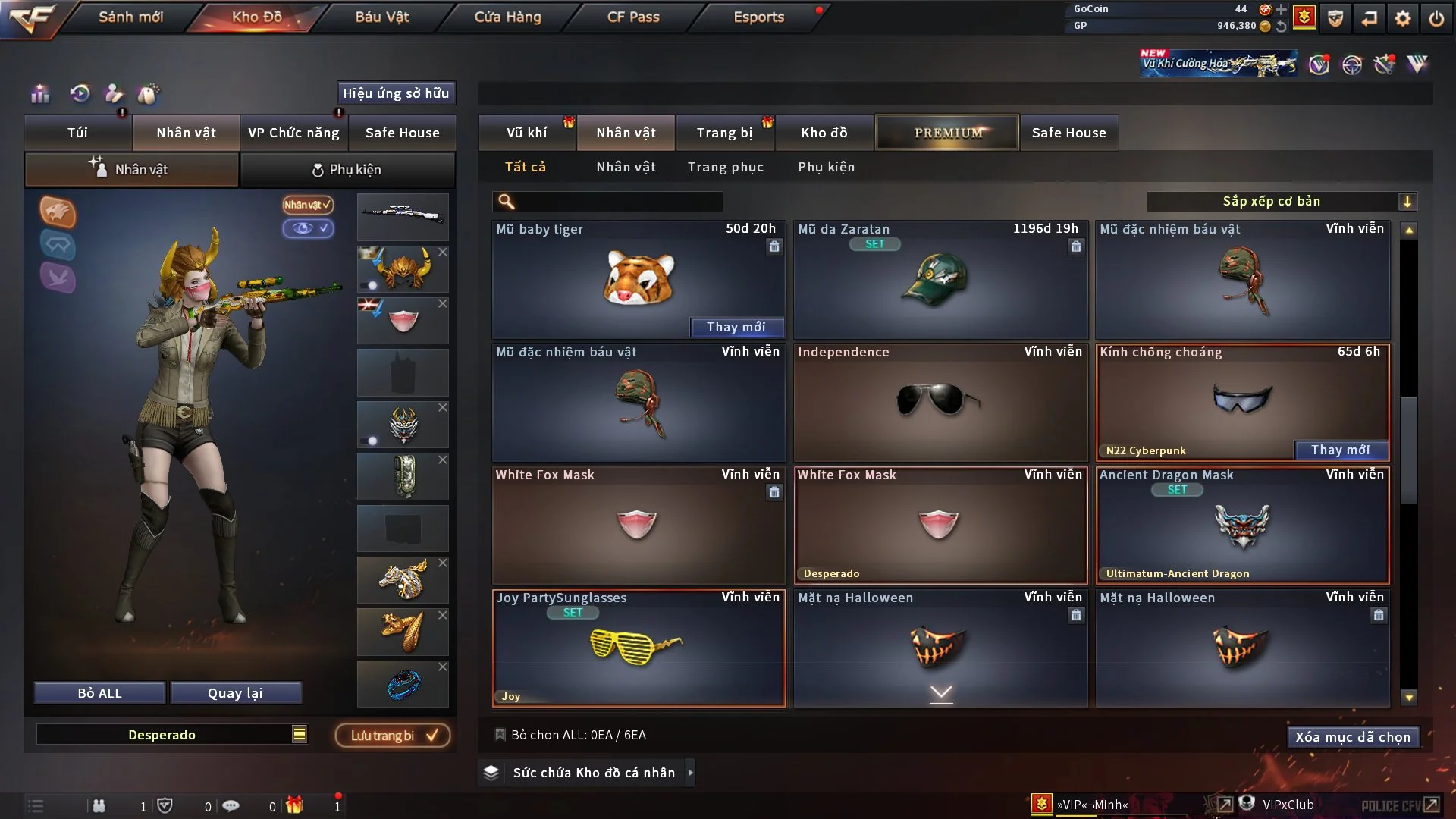Image resolution: width=1456 pixels, height=819 pixels.
Task: Switch to the CF Pass menu
Action: pos(633,17)
